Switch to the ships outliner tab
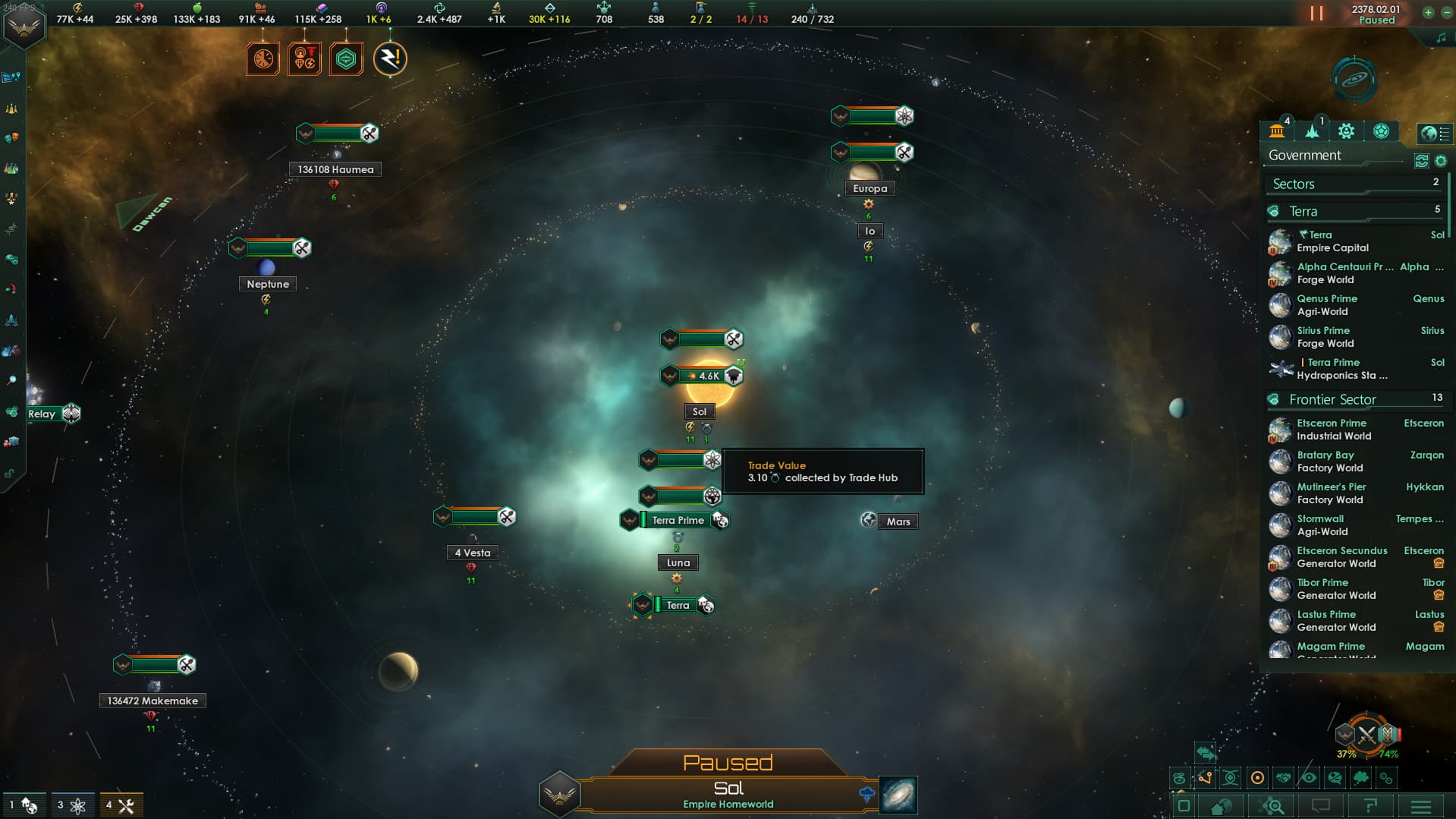The image size is (1456, 819). pyautogui.click(x=1313, y=131)
